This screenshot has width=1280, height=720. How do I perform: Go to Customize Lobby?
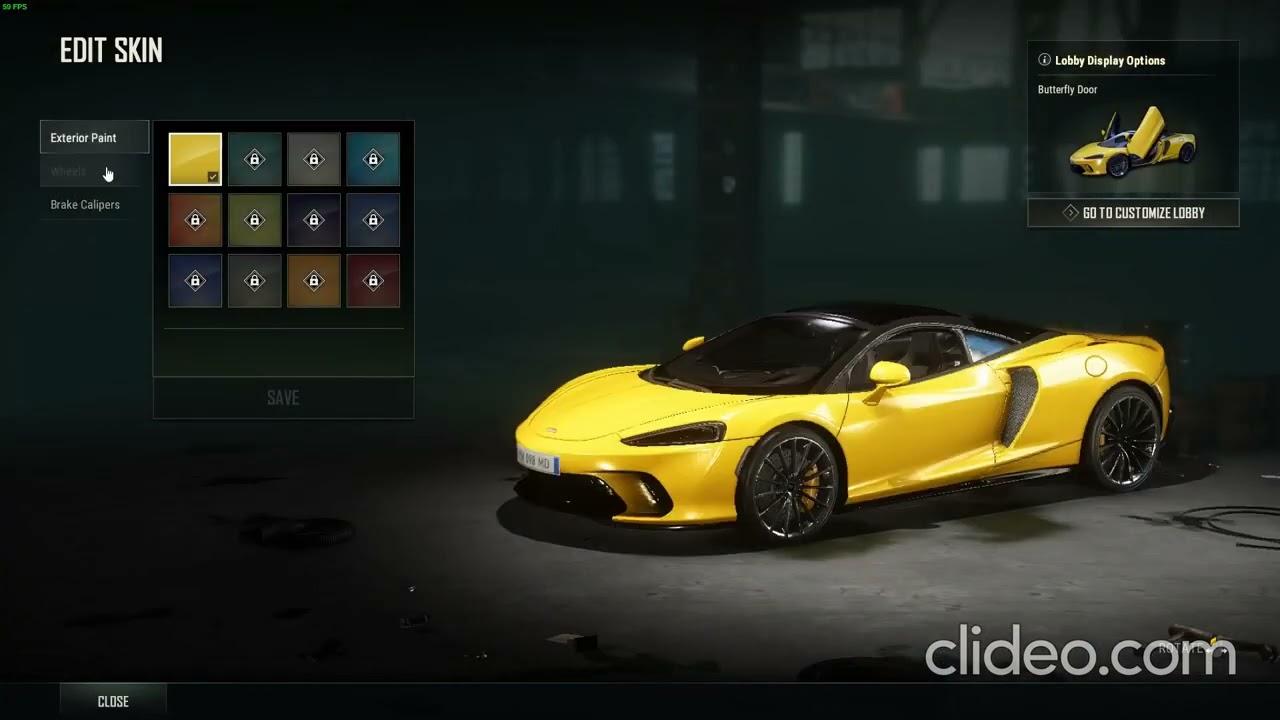1133,213
